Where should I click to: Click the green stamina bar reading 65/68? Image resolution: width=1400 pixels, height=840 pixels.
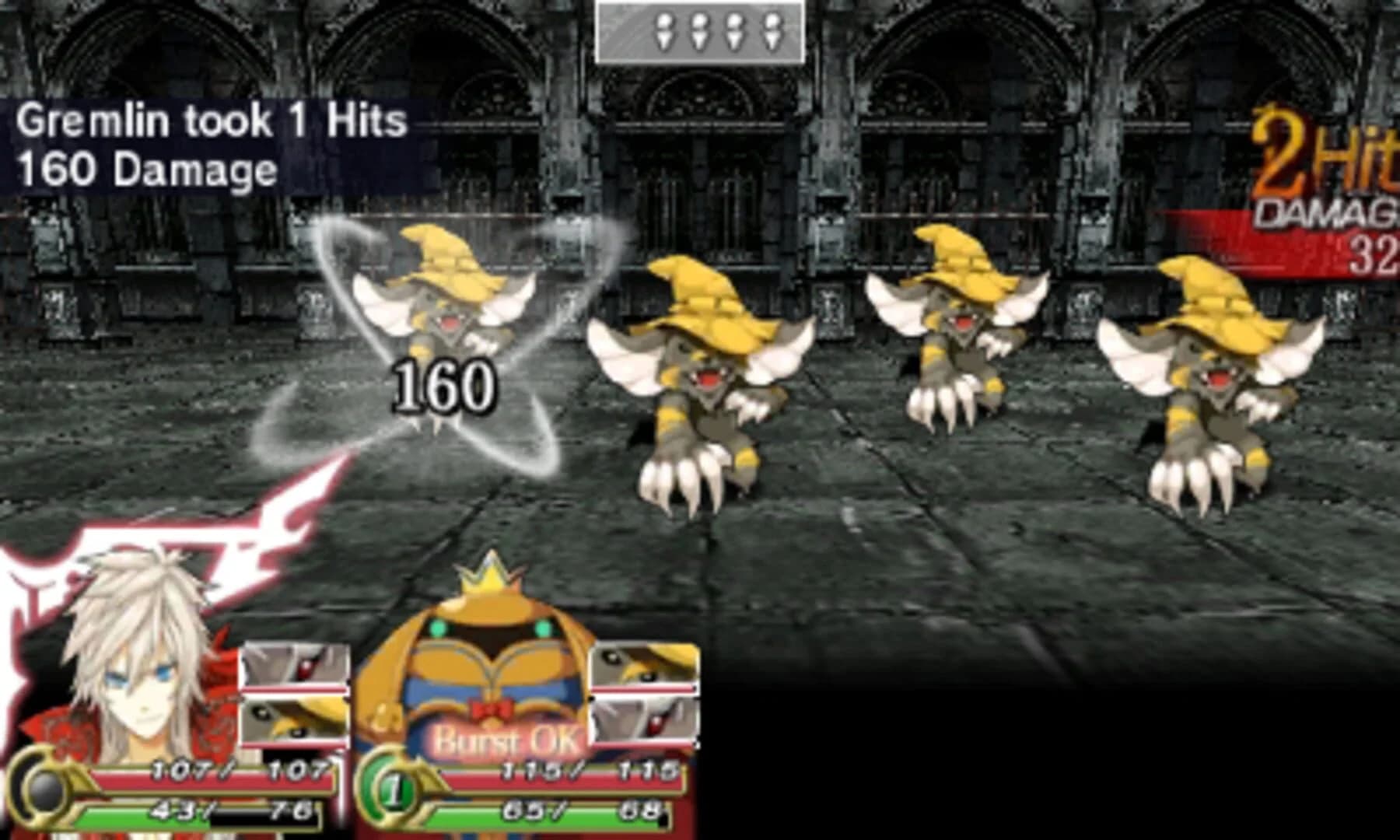pyautogui.click(x=556, y=813)
